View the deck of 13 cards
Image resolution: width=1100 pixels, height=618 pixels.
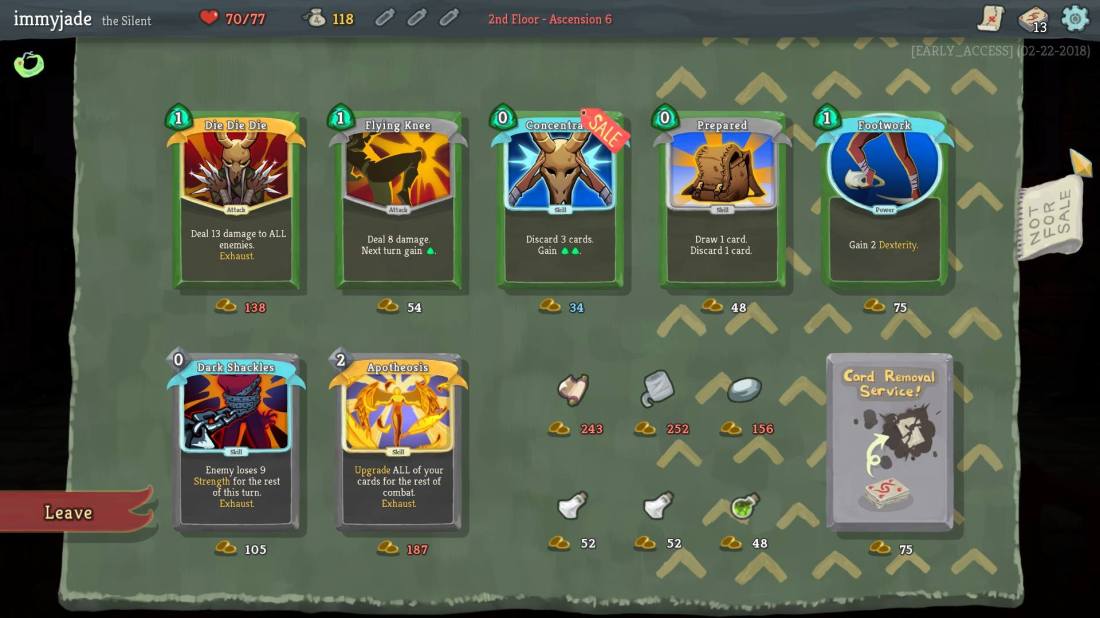coord(1033,19)
